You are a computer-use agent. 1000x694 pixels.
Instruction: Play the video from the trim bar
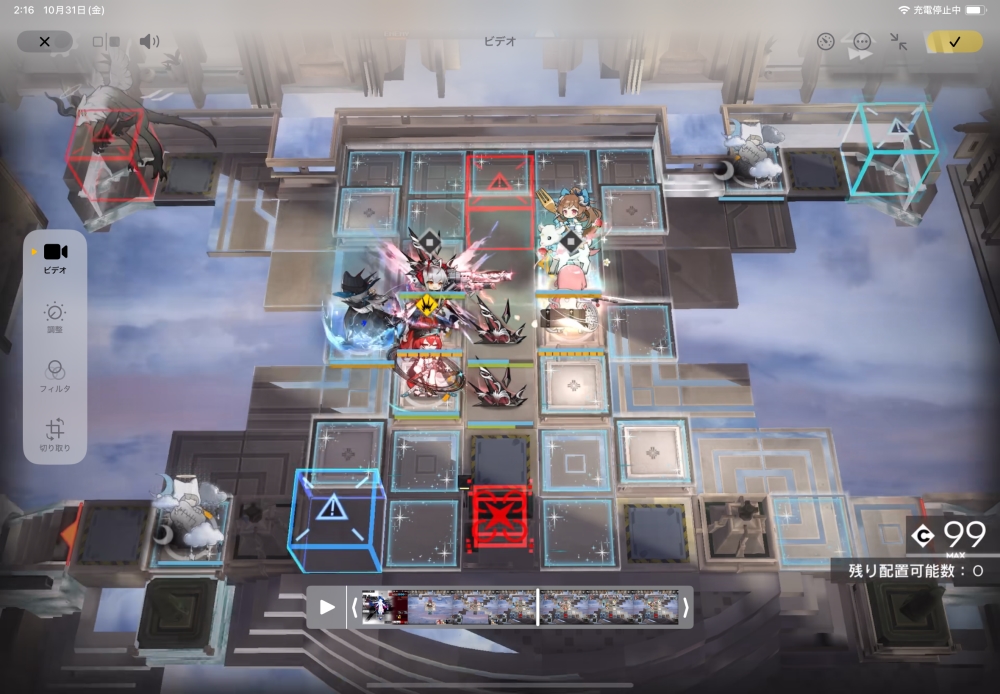pos(327,607)
